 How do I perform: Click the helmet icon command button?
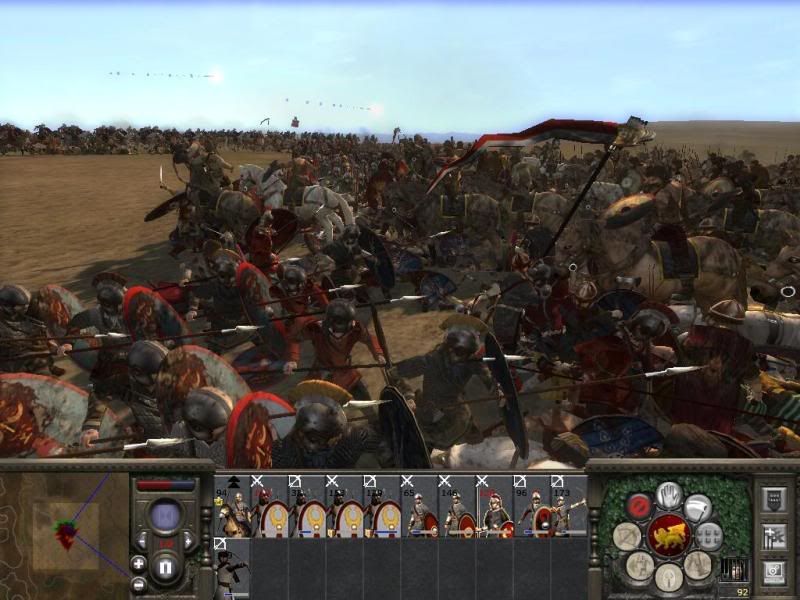click(668, 577)
